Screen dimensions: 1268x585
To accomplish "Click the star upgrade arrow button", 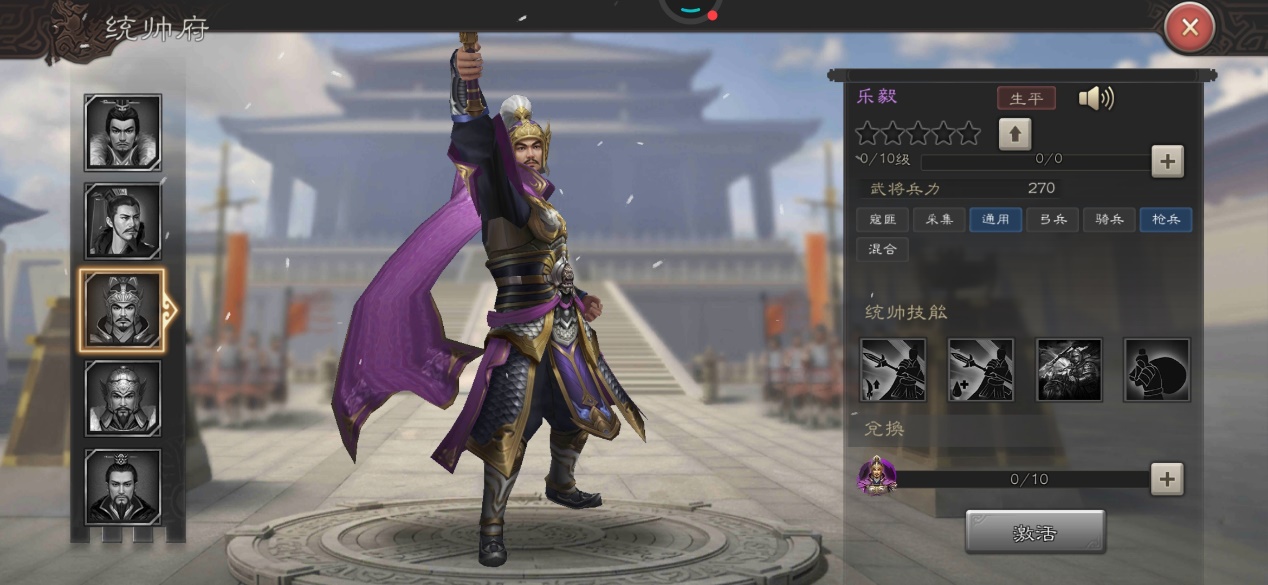I will click(1014, 134).
